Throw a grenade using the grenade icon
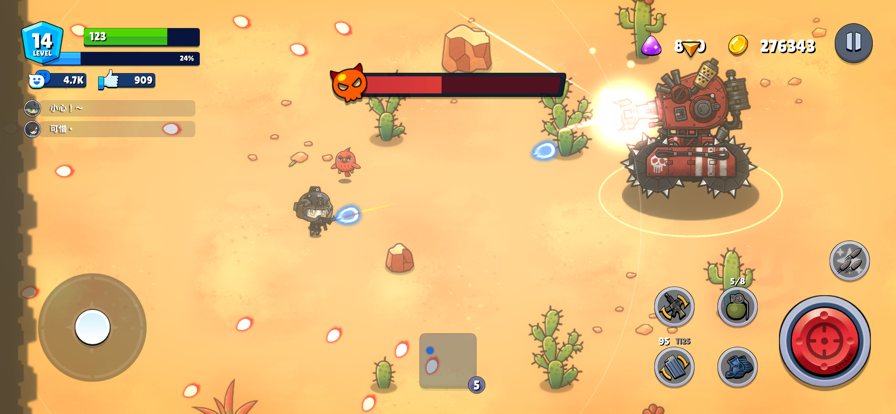896x414 pixels. pos(737,307)
